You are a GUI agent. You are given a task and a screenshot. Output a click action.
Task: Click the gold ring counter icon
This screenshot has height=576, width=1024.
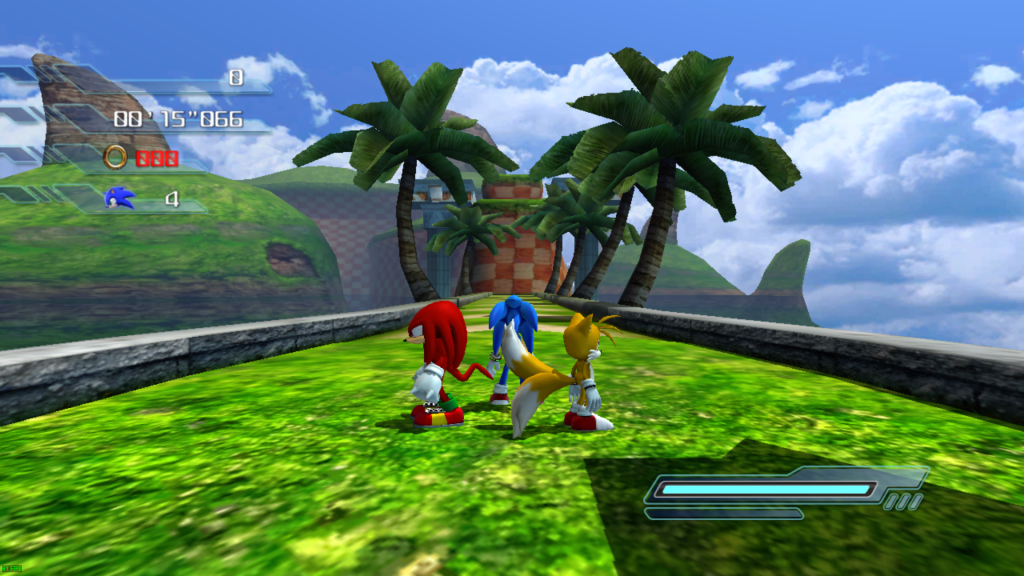point(116,157)
